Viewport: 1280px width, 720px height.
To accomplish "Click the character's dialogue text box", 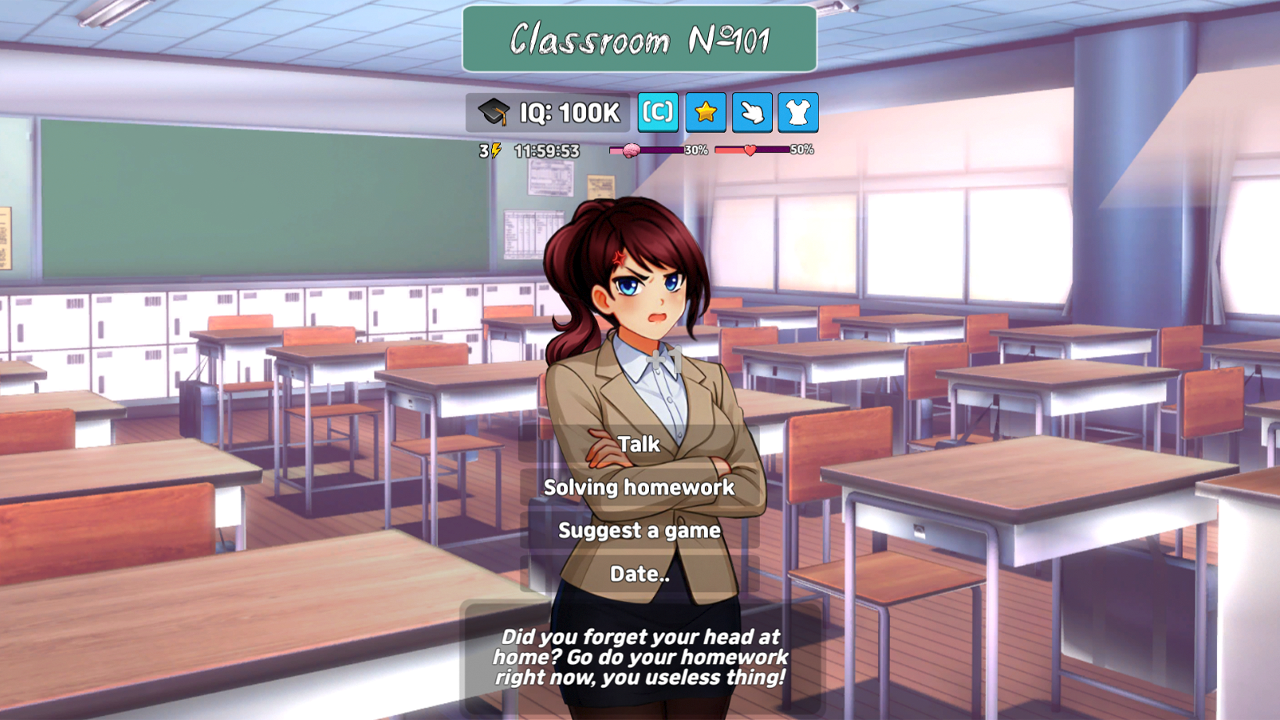I will click(641, 659).
